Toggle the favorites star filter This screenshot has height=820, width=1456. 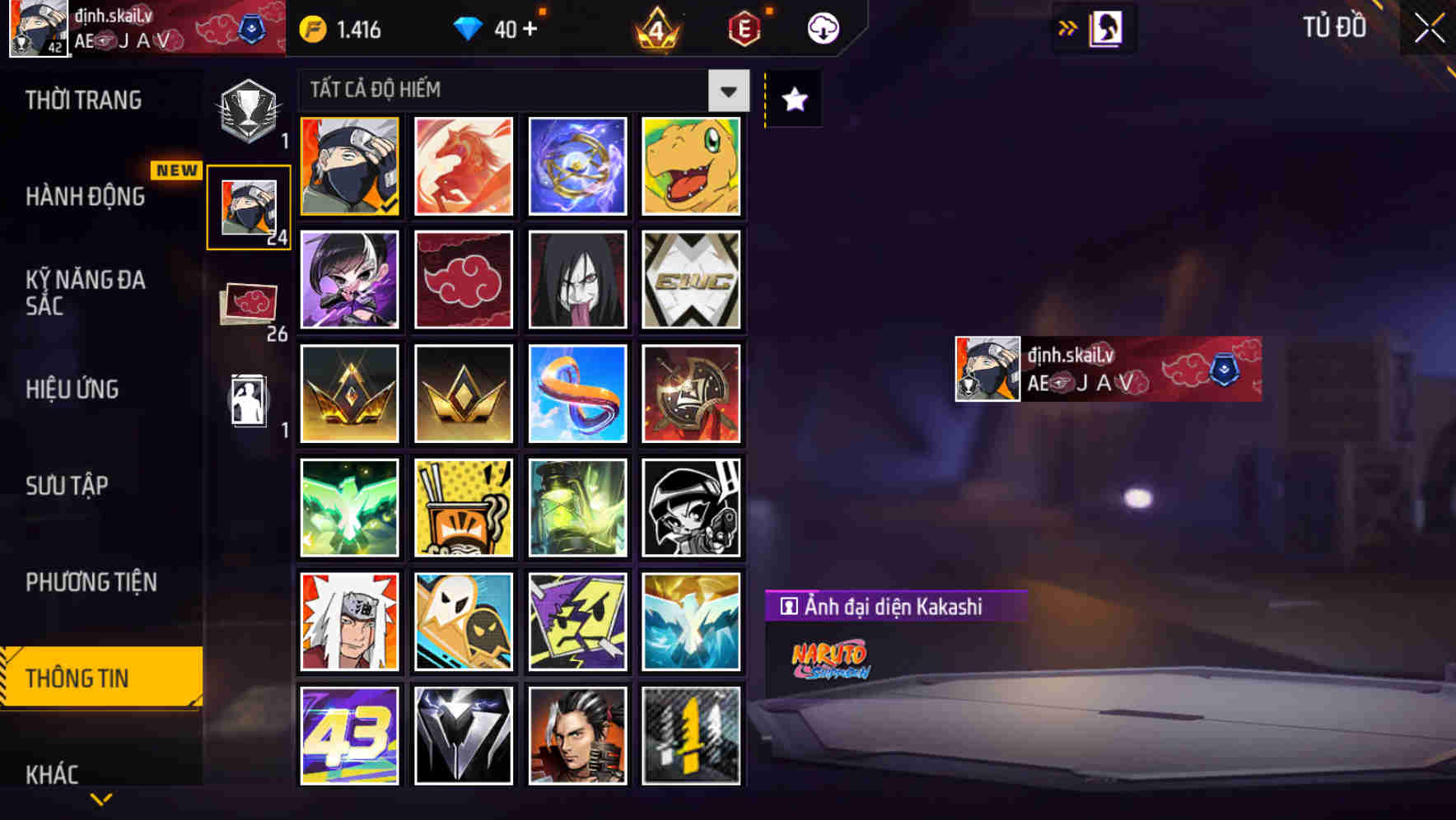pos(792,99)
